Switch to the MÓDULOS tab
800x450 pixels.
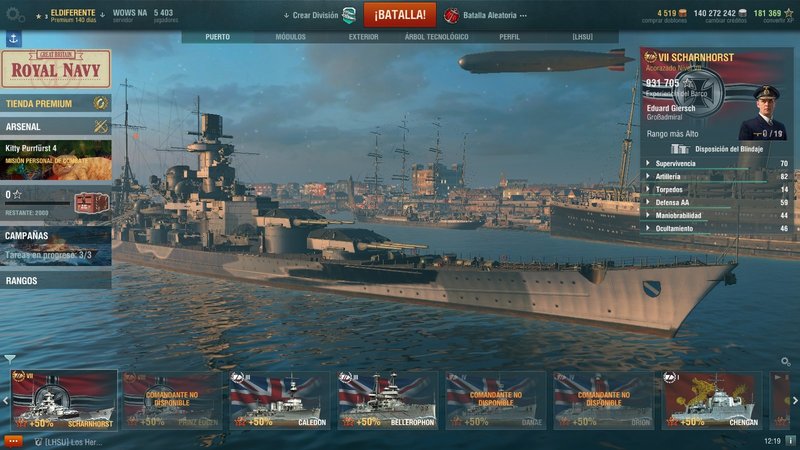(x=290, y=37)
